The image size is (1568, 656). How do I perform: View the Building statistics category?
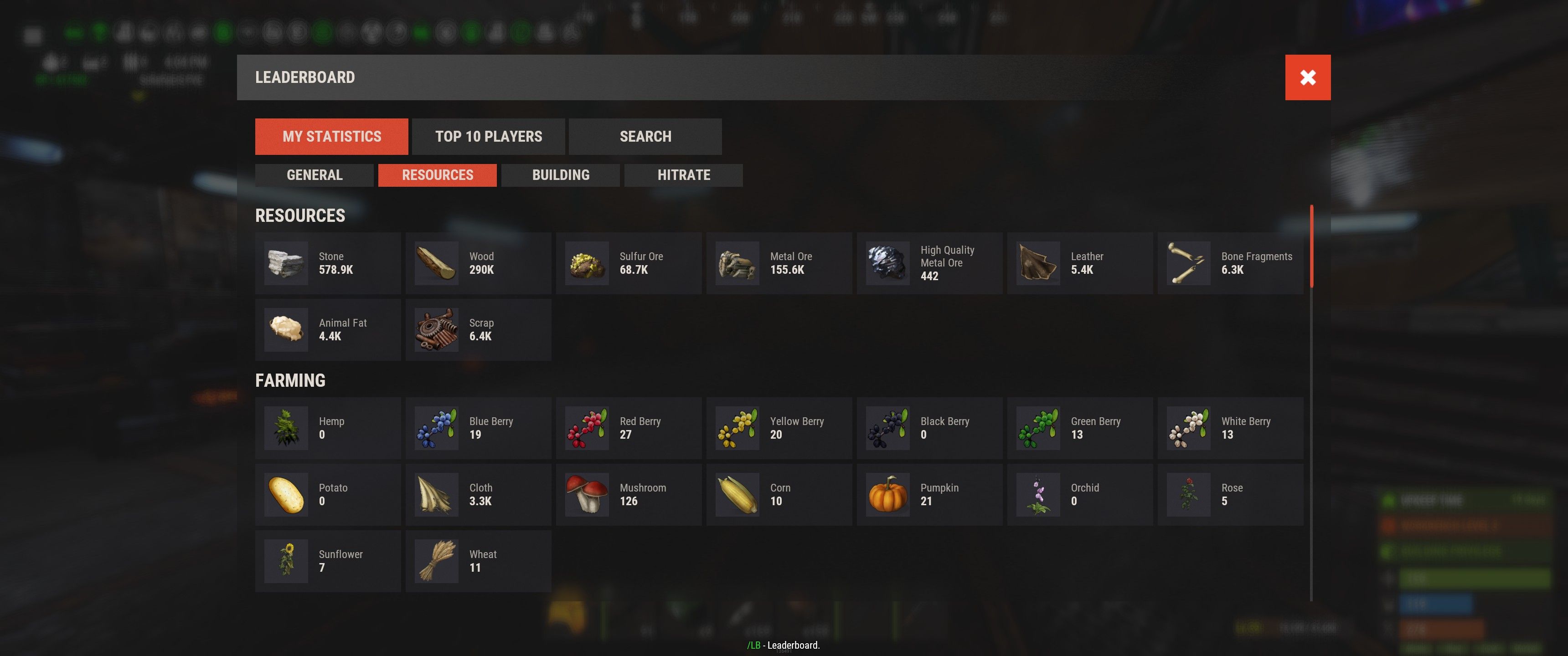(x=561, y=175)
